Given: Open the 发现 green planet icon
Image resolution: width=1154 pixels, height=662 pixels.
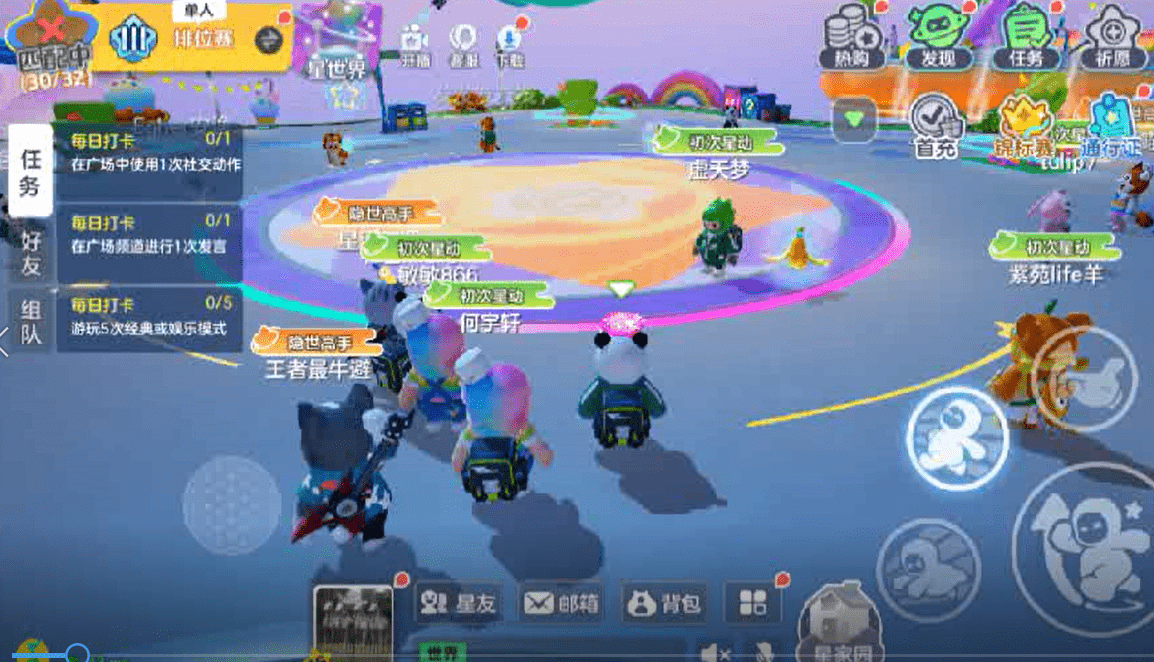Looking at the screenshot, I should 938,37.
